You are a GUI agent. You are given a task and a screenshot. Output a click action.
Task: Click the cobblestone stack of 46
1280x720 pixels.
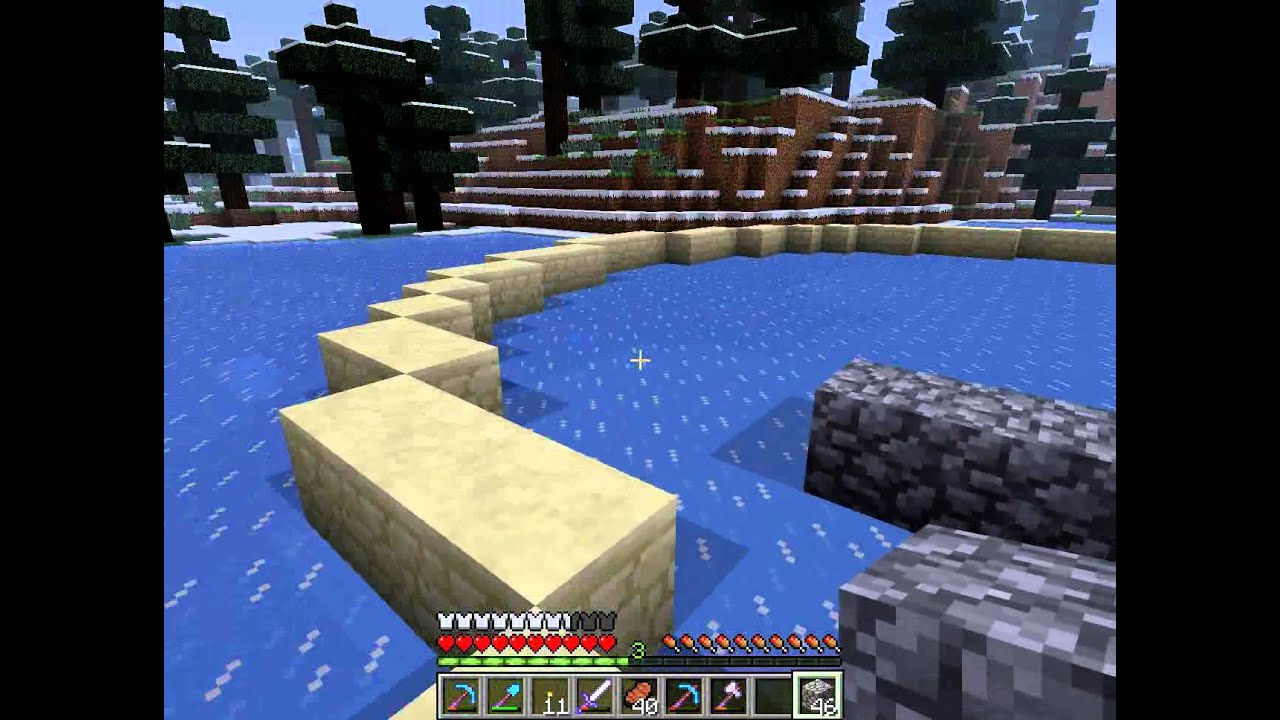[818, 695]
